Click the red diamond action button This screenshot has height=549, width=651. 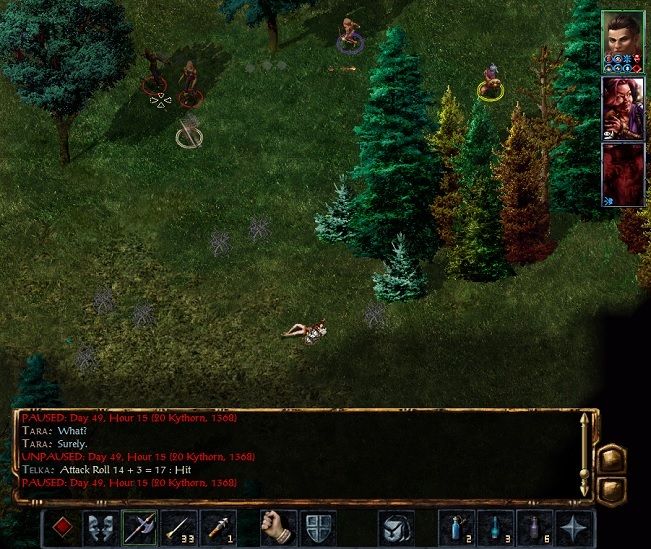pyautogui.click(x=62, y=526)
